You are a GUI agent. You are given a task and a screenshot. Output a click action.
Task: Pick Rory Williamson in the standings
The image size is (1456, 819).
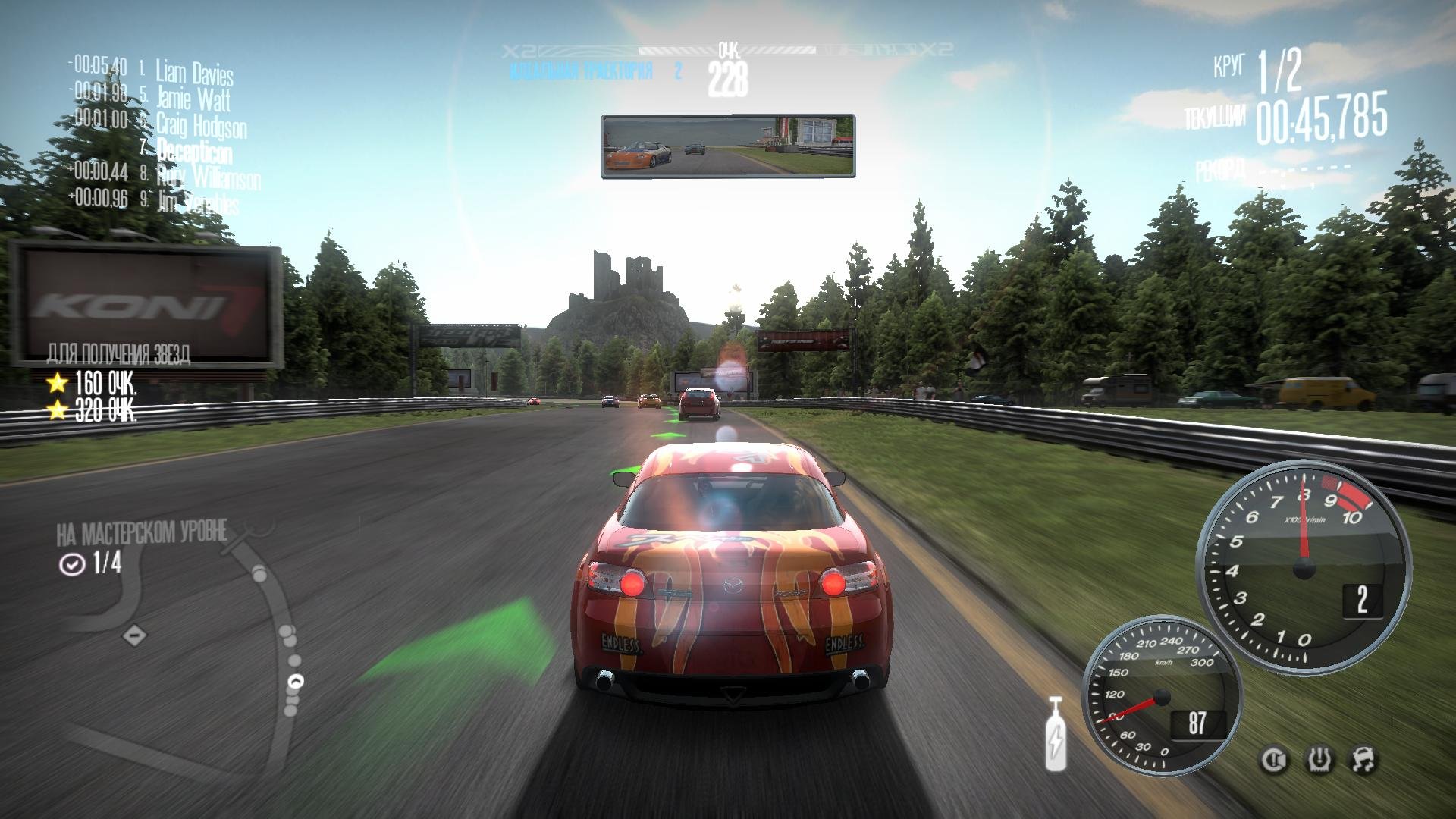point(208,178)
